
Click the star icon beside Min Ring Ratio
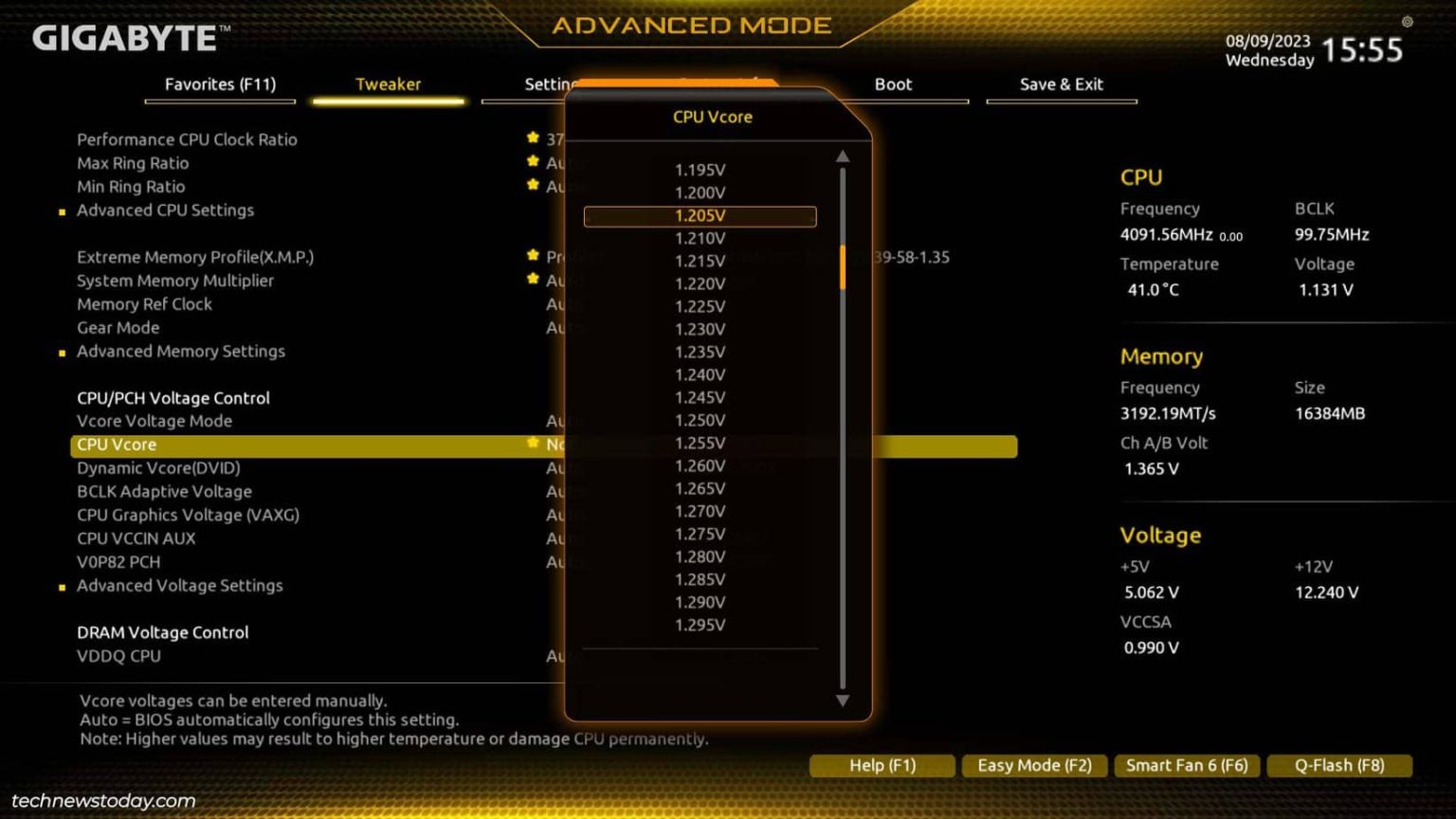532,186
